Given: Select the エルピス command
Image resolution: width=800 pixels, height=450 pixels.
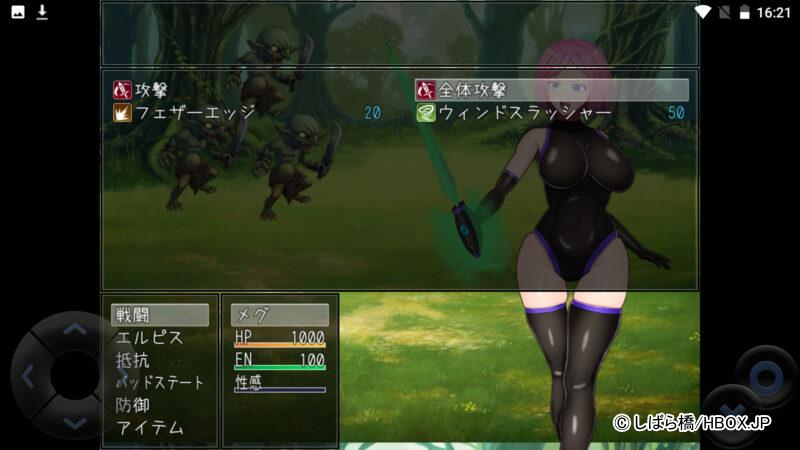Looking at the screenshot, I should (x=150, y=338).
